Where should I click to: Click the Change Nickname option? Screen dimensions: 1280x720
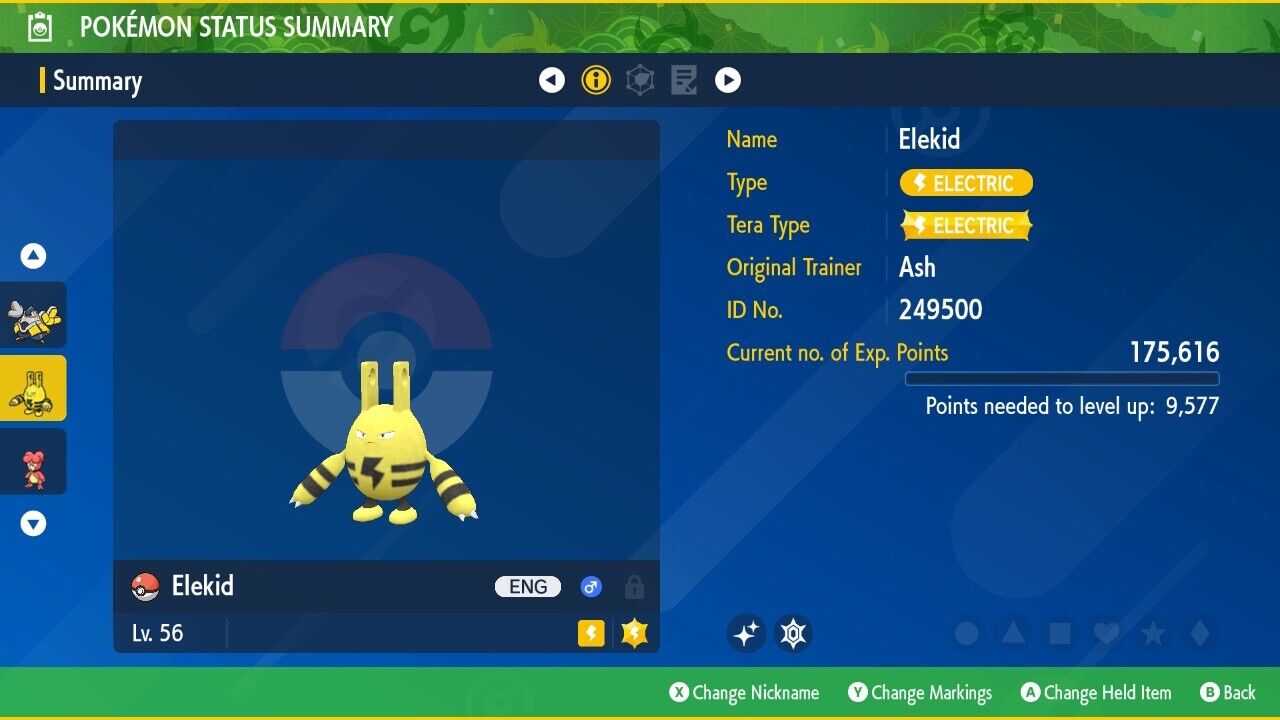tap(744, 692)
